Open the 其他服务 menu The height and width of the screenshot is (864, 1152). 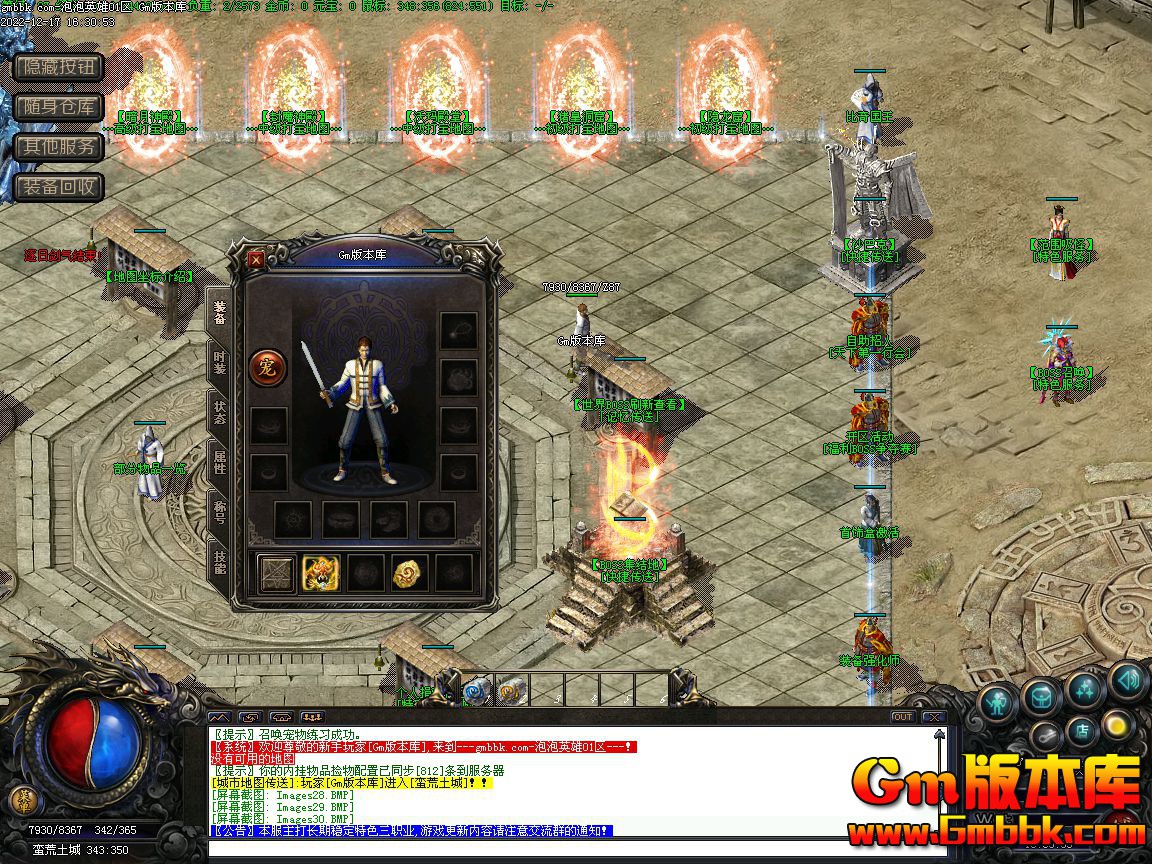[59, 147]
